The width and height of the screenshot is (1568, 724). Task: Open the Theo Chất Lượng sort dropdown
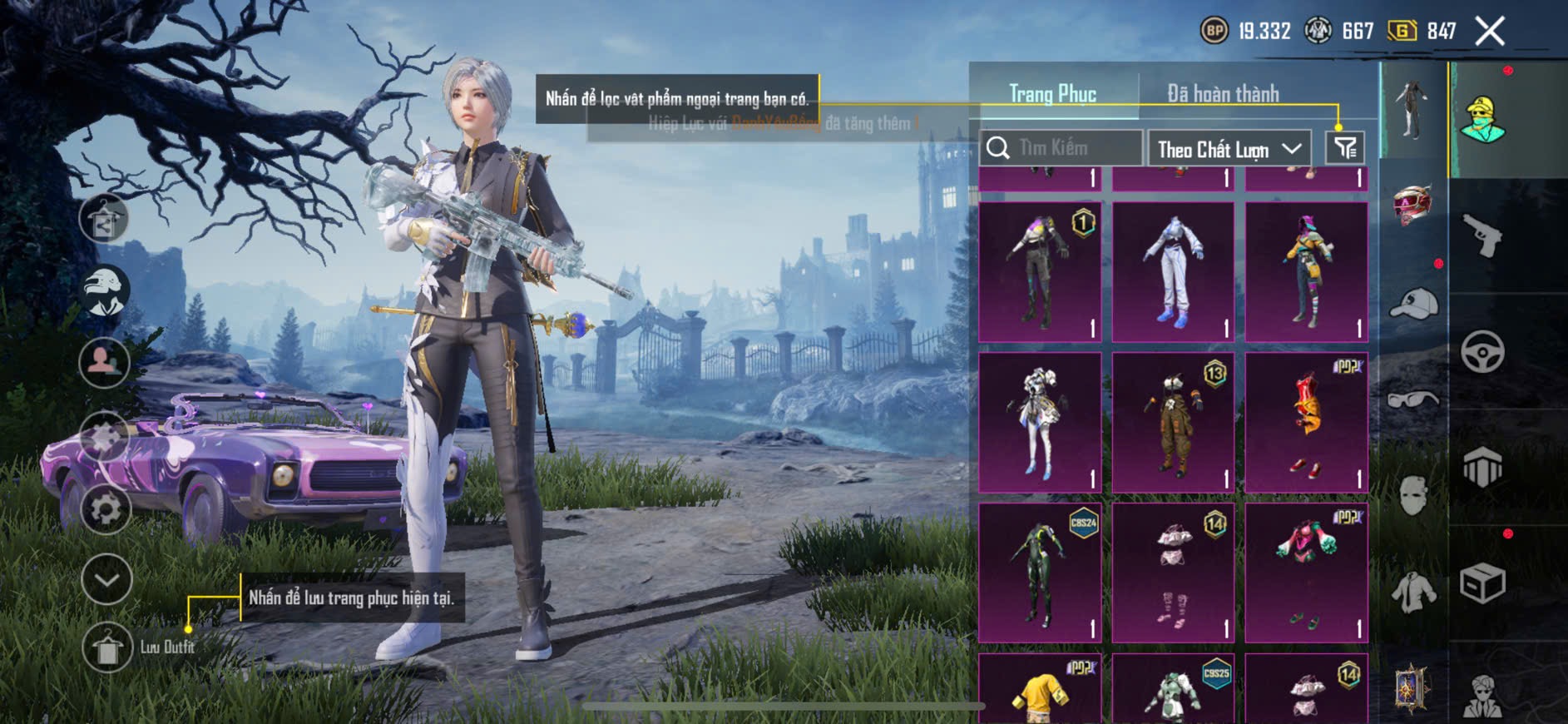coord(1228,149)
